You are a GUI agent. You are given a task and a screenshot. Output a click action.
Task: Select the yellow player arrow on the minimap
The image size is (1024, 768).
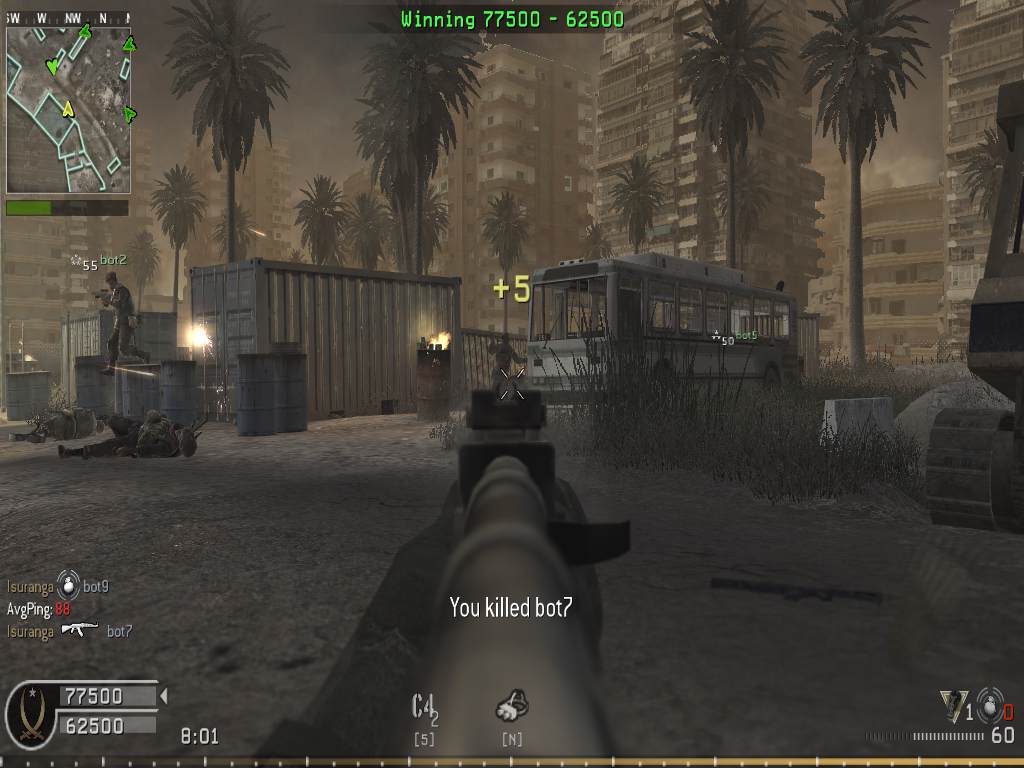tap(68, 109)
